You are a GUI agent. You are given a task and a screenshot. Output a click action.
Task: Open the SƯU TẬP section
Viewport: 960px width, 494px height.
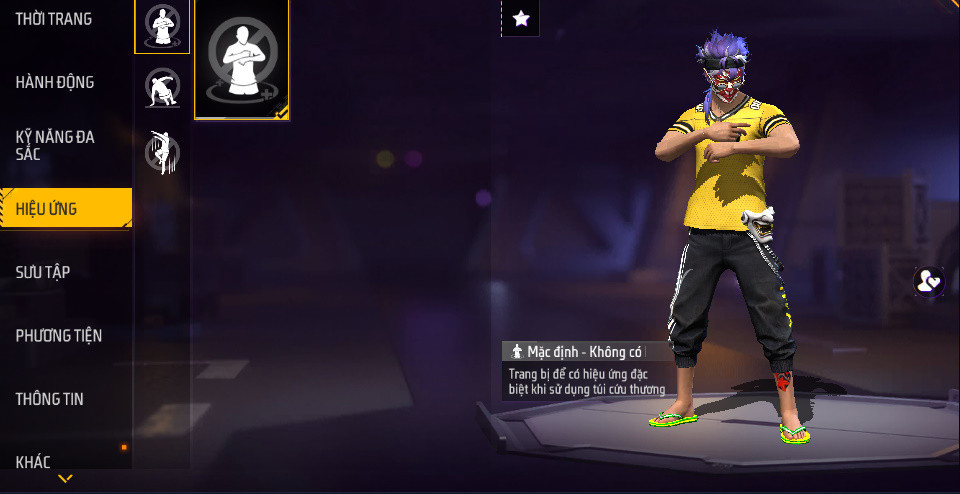[x=43, y=272]
